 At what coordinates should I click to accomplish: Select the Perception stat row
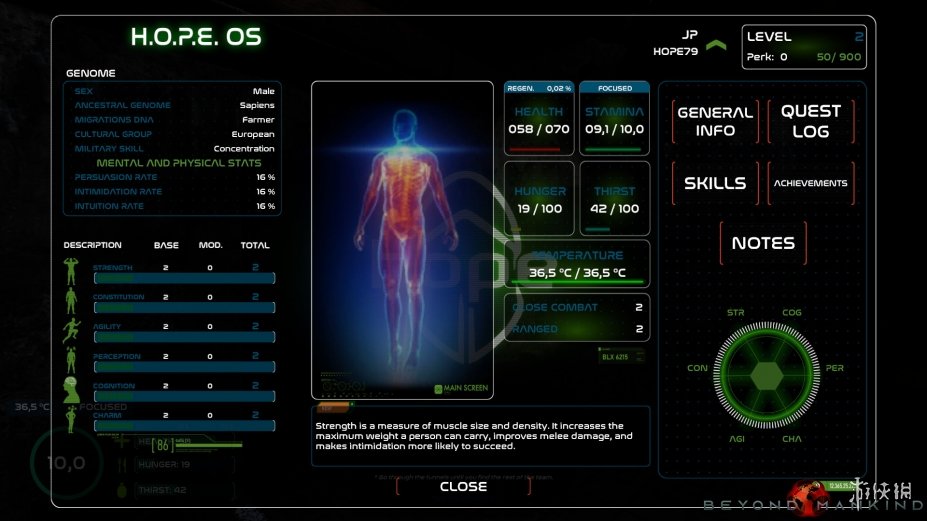coord(169,361)
